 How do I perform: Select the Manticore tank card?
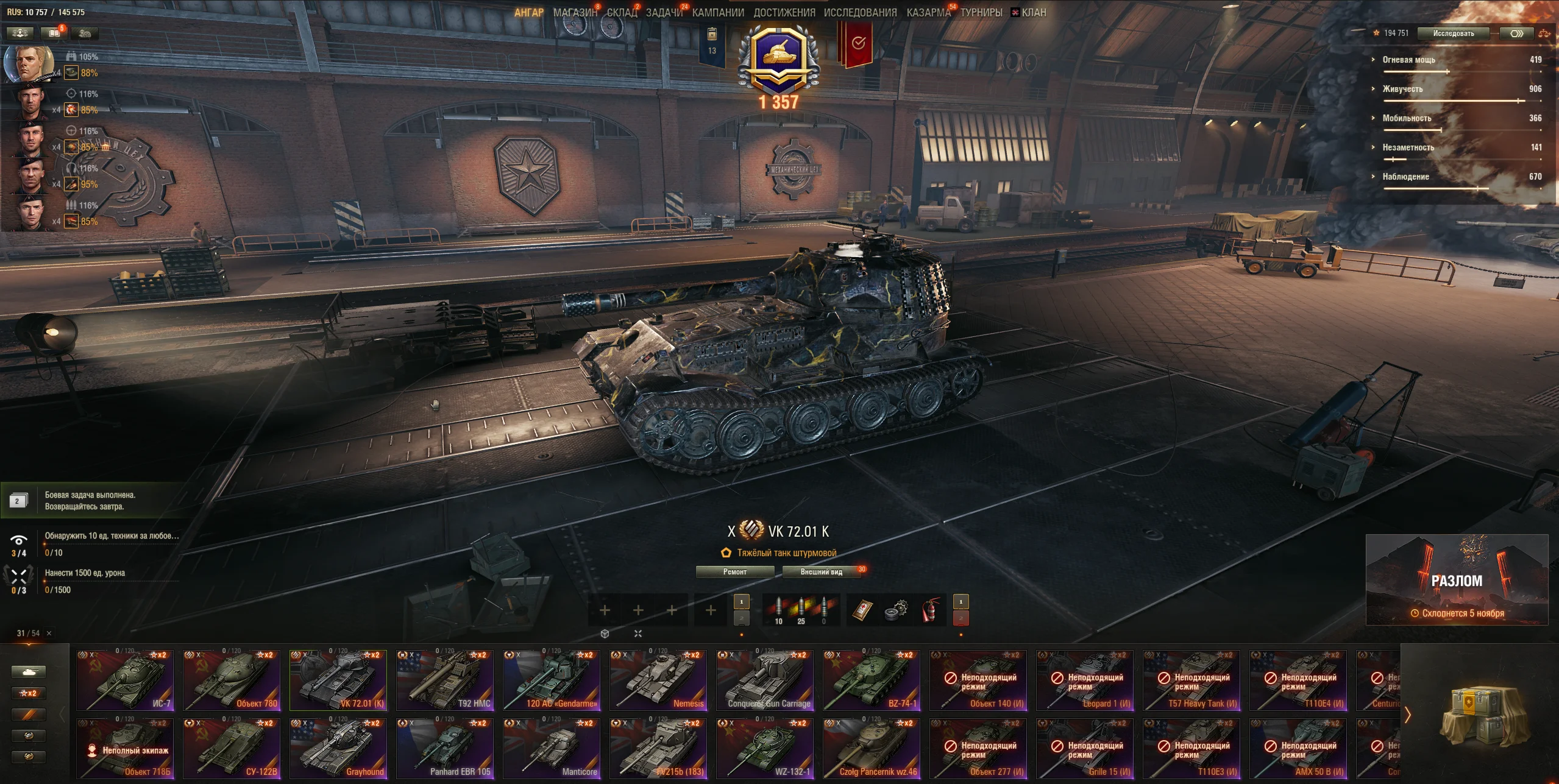pyautogui.click(x=552, y=749)
